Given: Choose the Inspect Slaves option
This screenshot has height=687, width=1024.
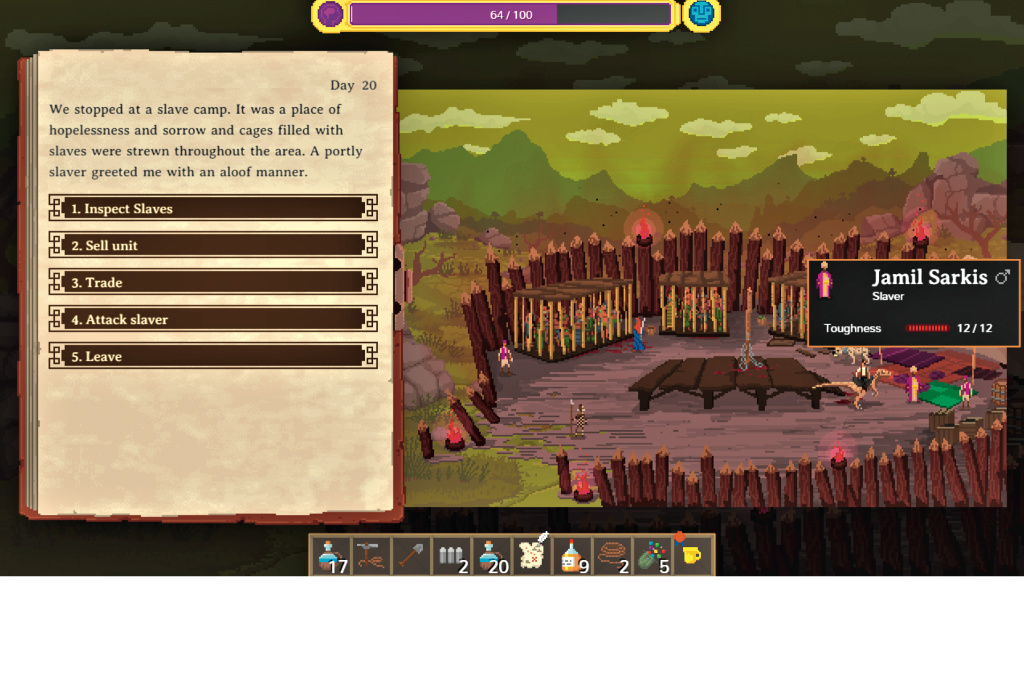Looking at the screenshot, I should (x=212, y=208).
